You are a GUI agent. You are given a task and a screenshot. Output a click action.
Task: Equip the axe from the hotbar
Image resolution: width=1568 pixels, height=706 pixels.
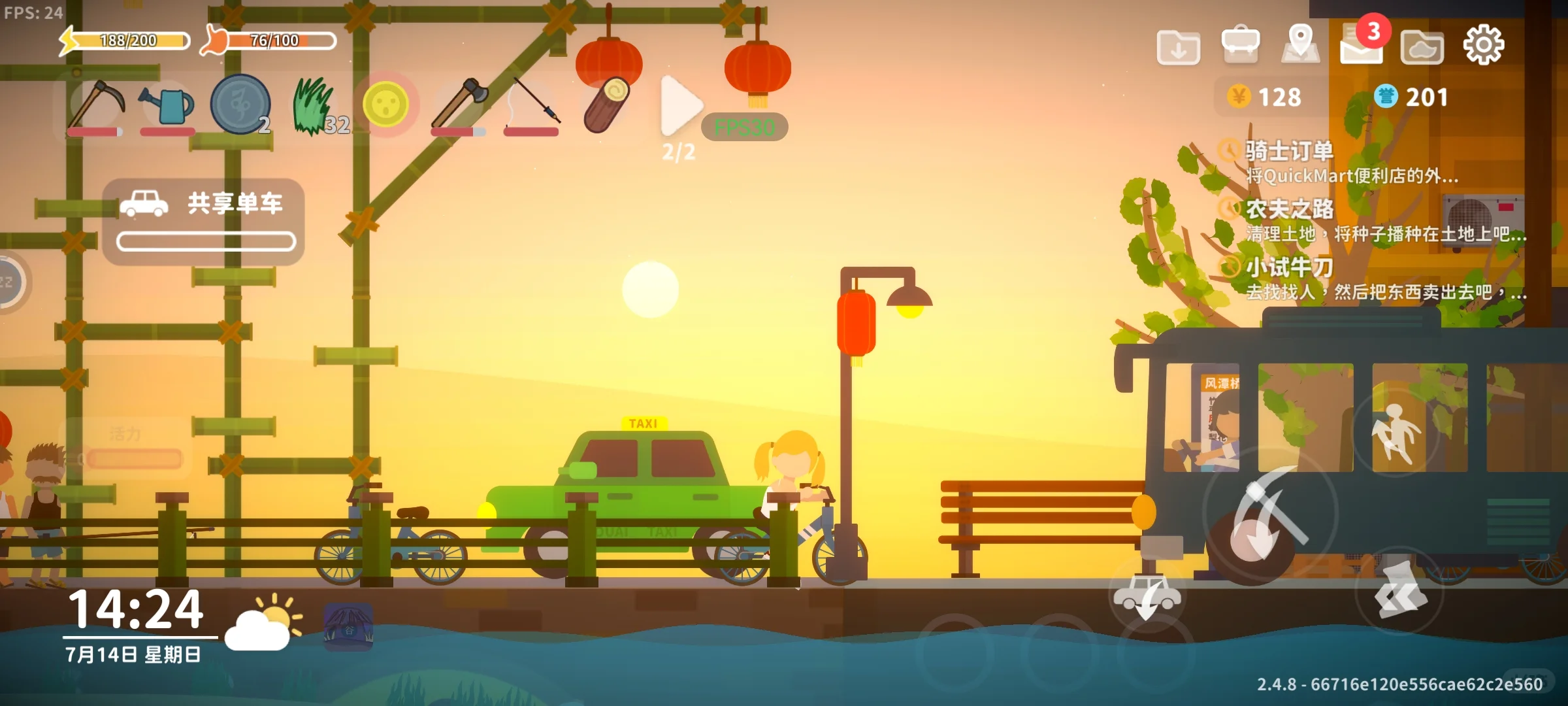(x=459, y=103)
